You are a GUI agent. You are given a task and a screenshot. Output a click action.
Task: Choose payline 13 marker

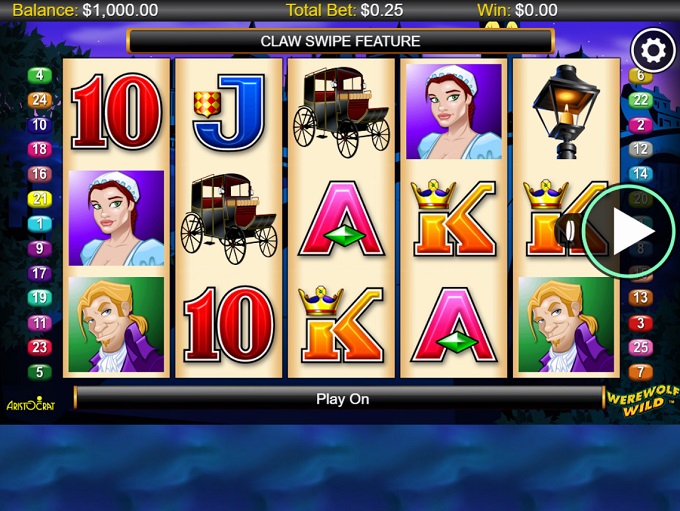(641, 298)
